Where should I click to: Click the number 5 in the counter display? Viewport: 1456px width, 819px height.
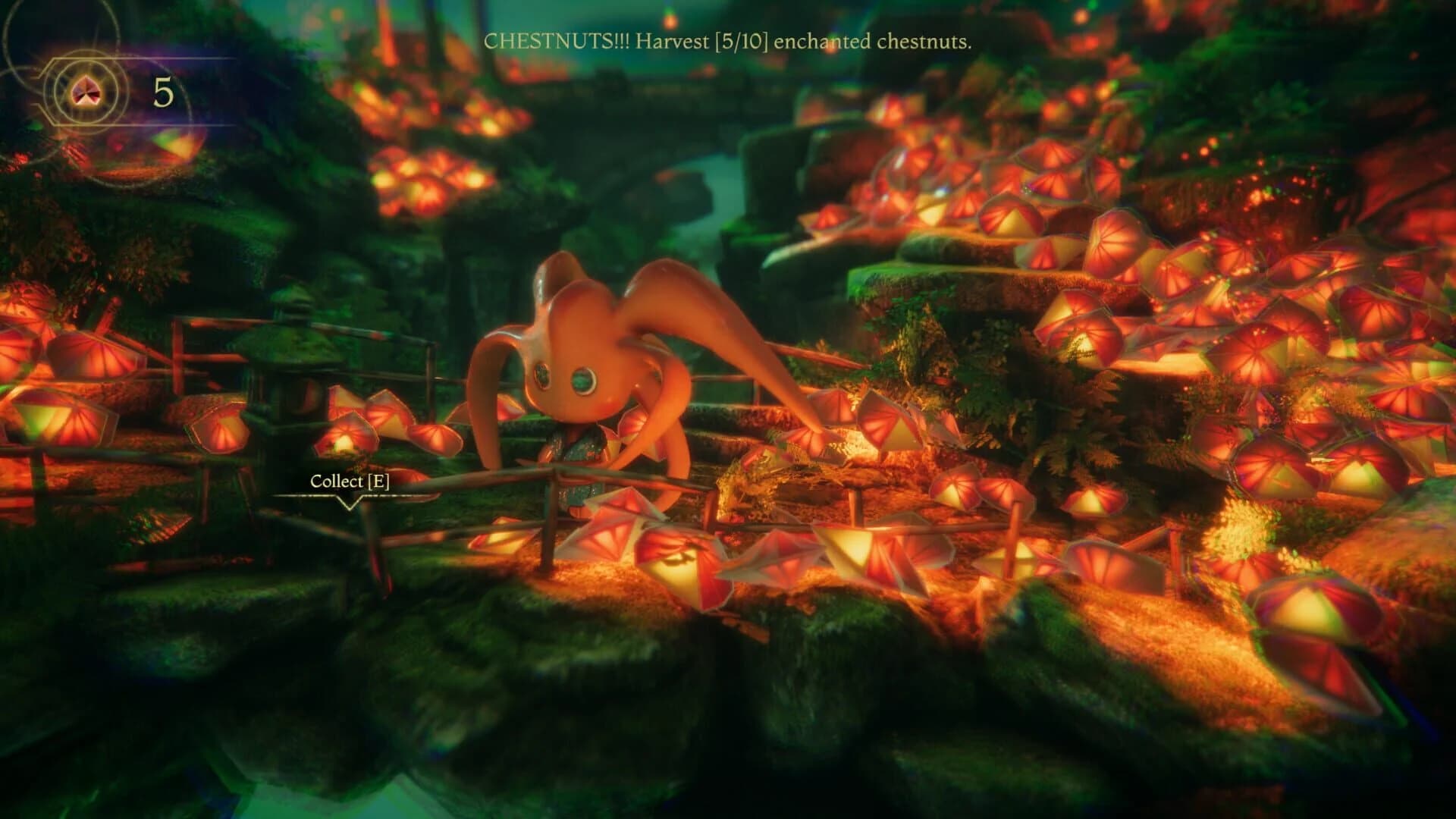162,91
